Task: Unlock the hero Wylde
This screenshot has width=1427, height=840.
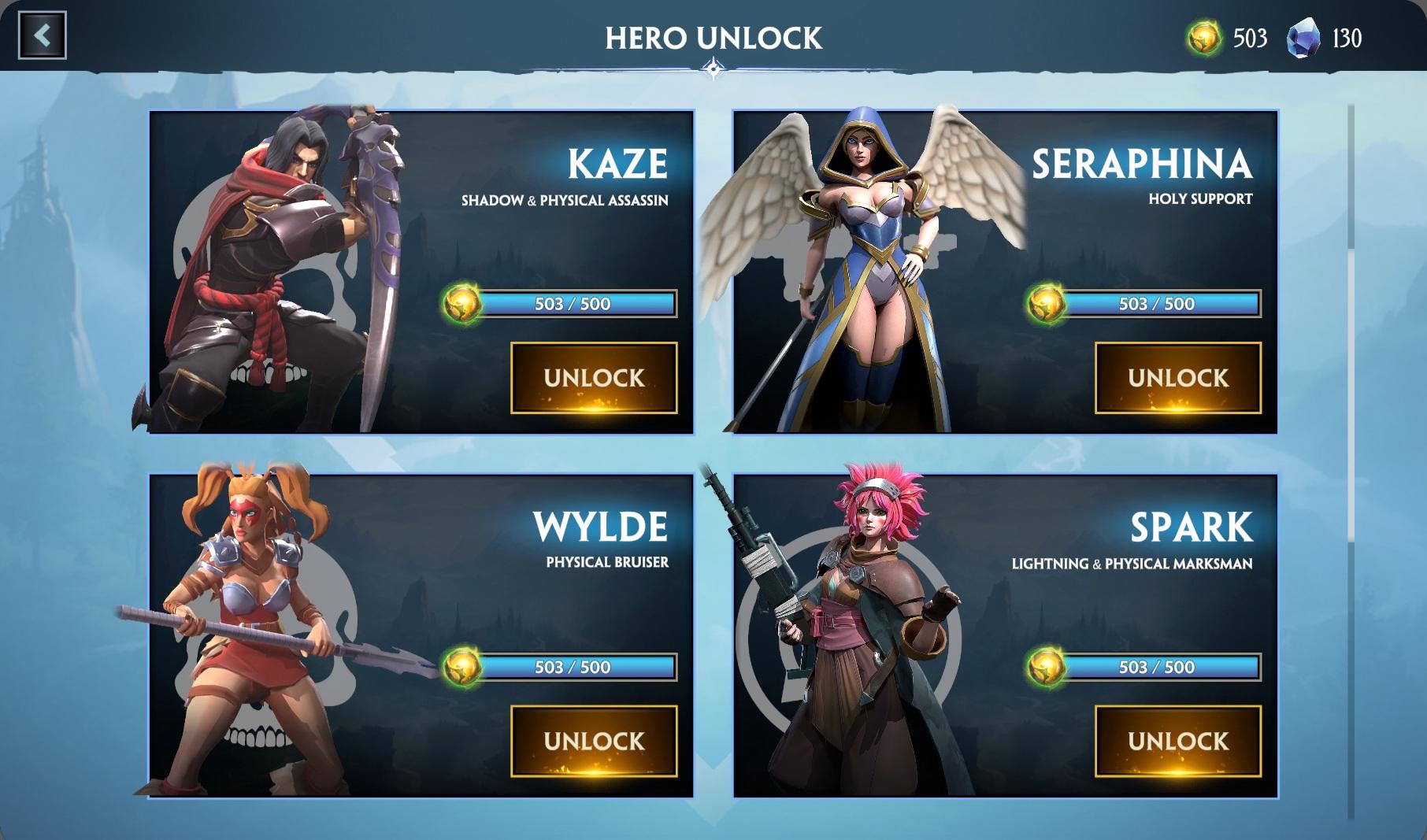Action: tap(594, 741)
